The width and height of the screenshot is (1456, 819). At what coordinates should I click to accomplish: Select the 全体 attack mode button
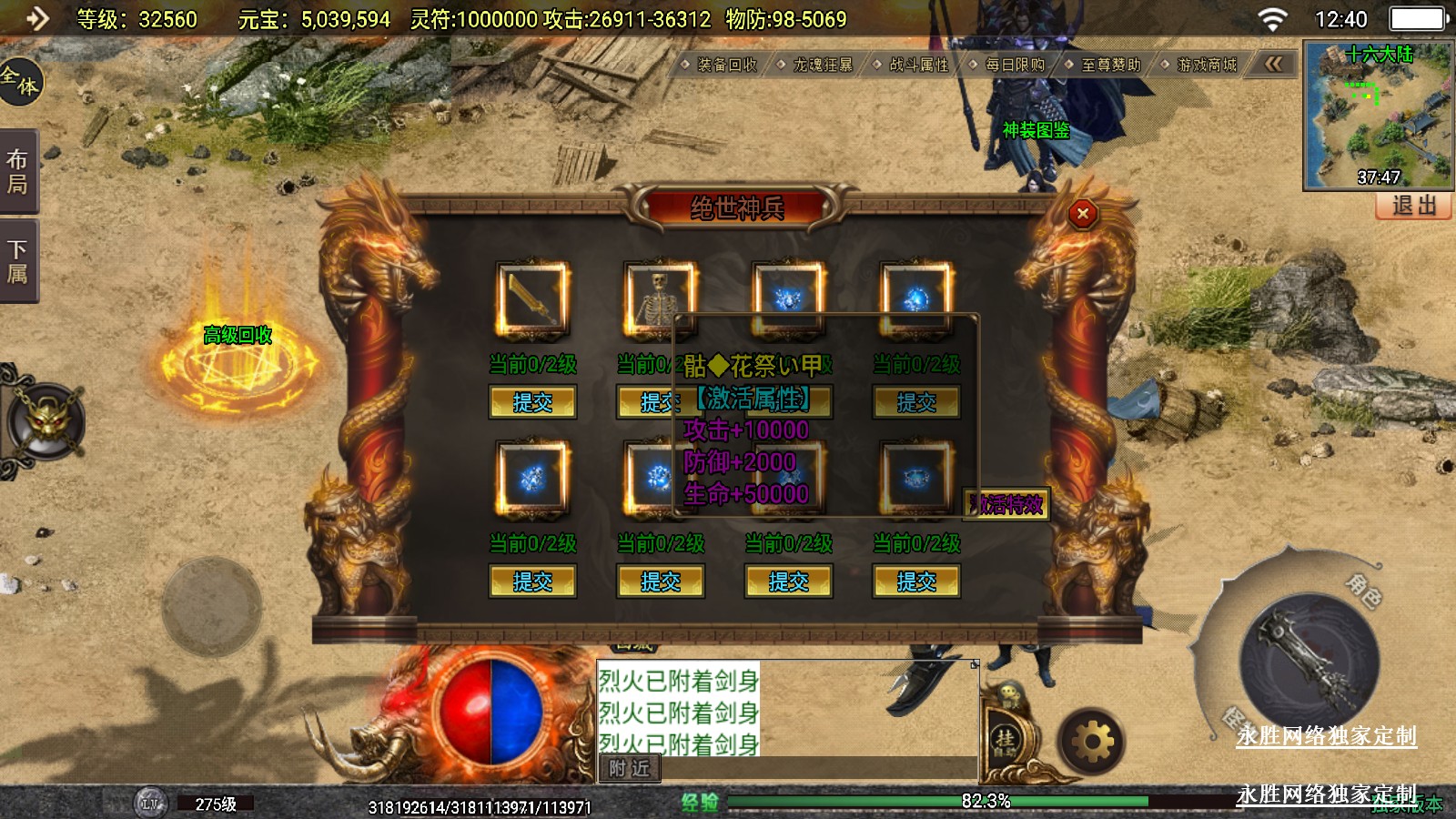tap(20, 80)
